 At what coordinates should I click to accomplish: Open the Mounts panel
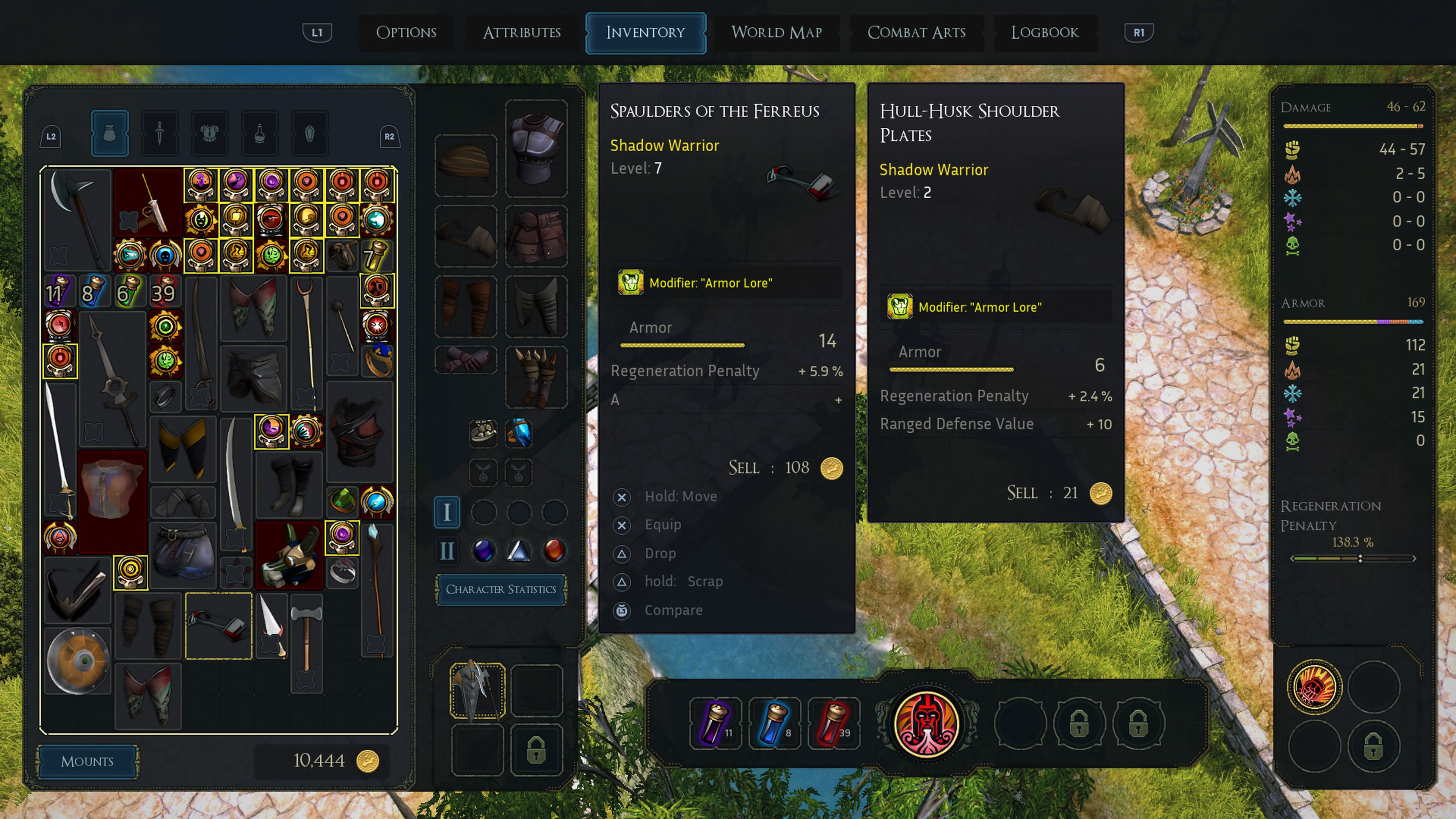(87, 761)
